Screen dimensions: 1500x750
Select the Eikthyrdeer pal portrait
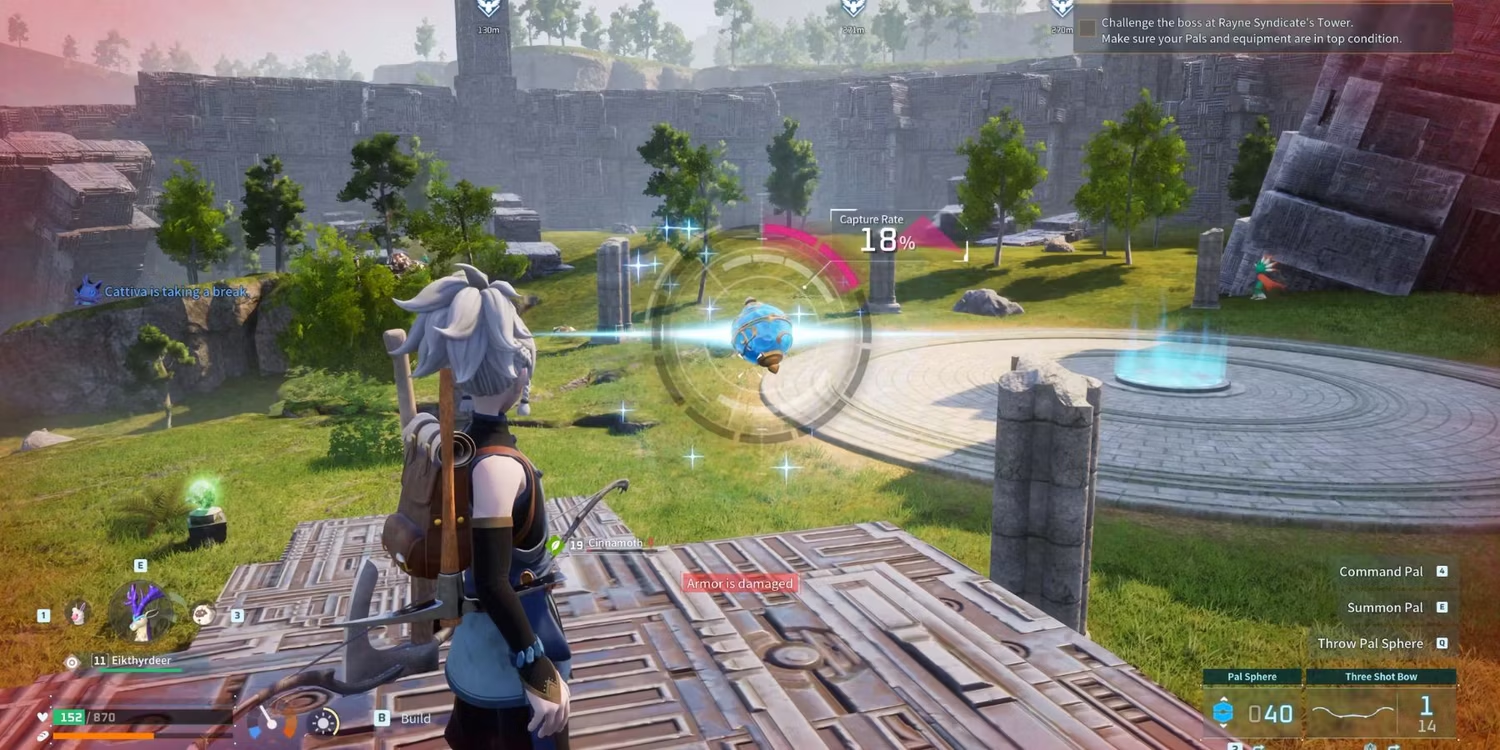[140, 611]
